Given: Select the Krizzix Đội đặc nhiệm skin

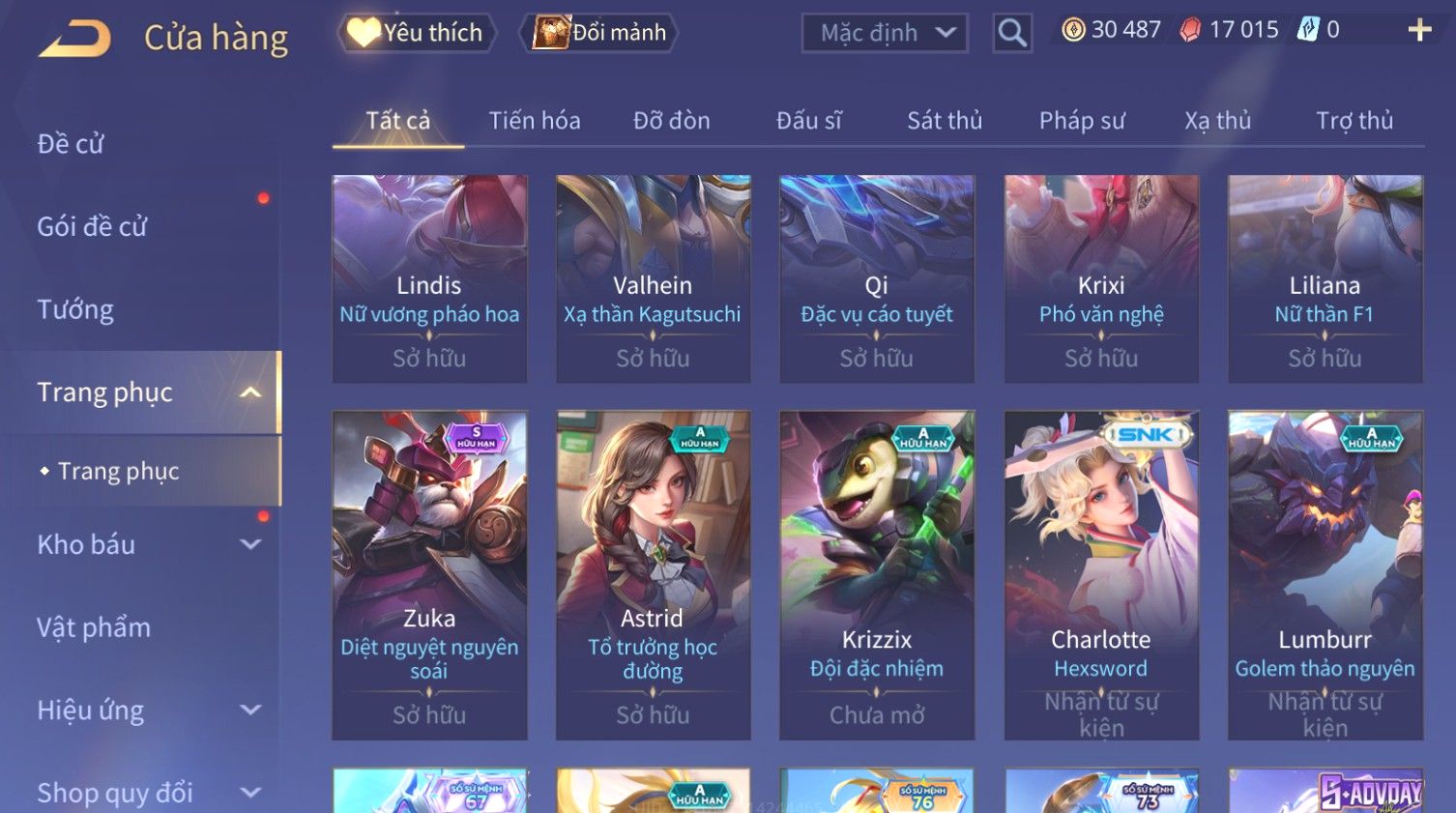Looking at the screenshot, I should tap(877, 574).
